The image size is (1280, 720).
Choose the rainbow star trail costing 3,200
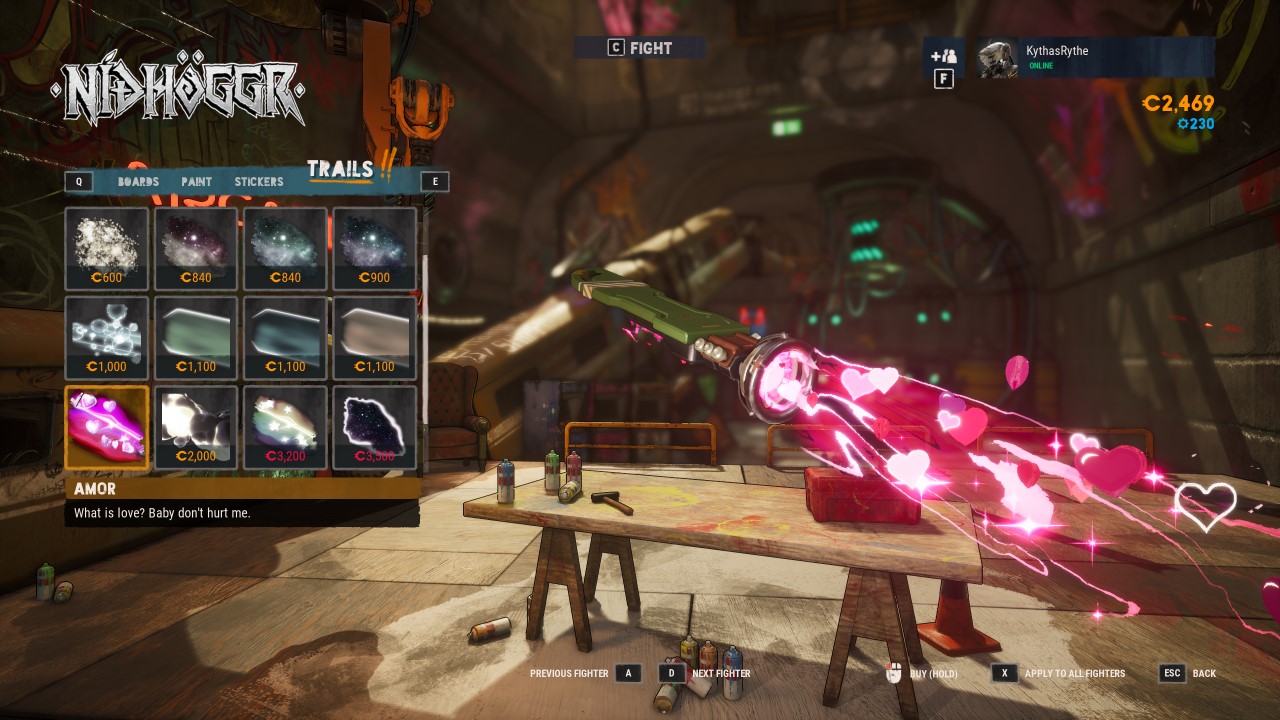coord(285,427)
